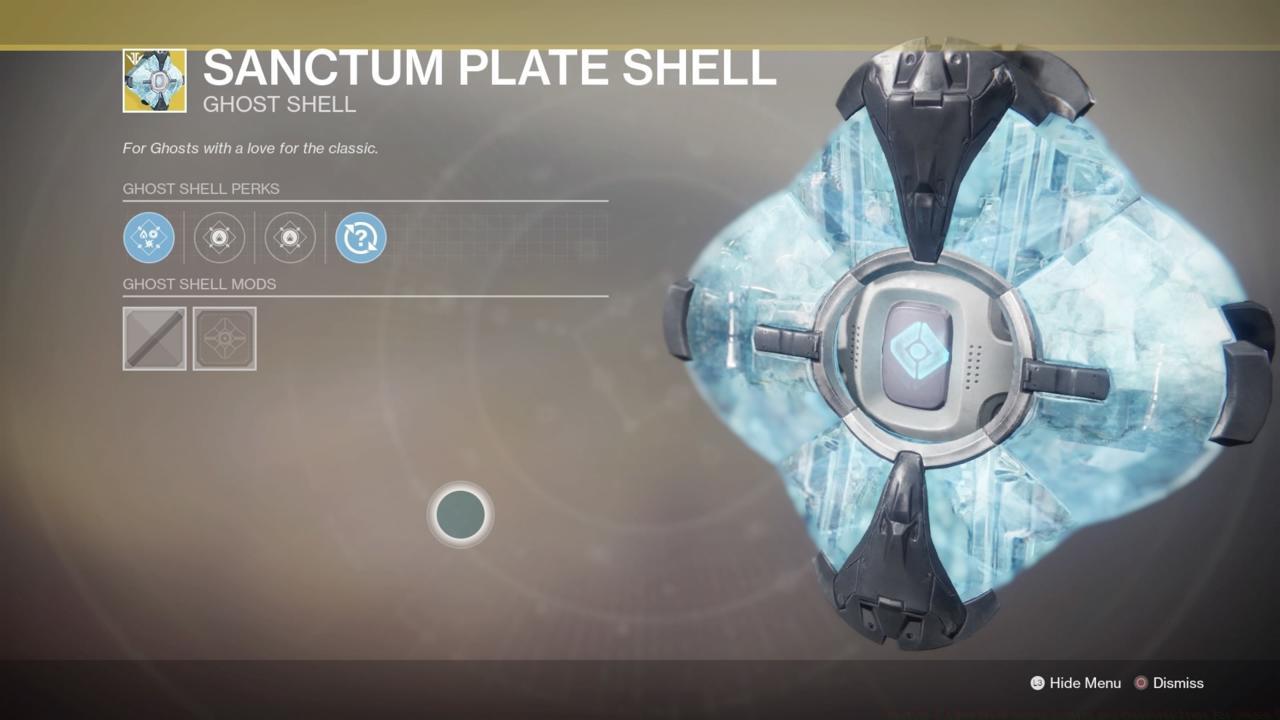Open the unidentified perk with question mark icon
This screenshot has width=1280, height=720.
tap(360, 238)
